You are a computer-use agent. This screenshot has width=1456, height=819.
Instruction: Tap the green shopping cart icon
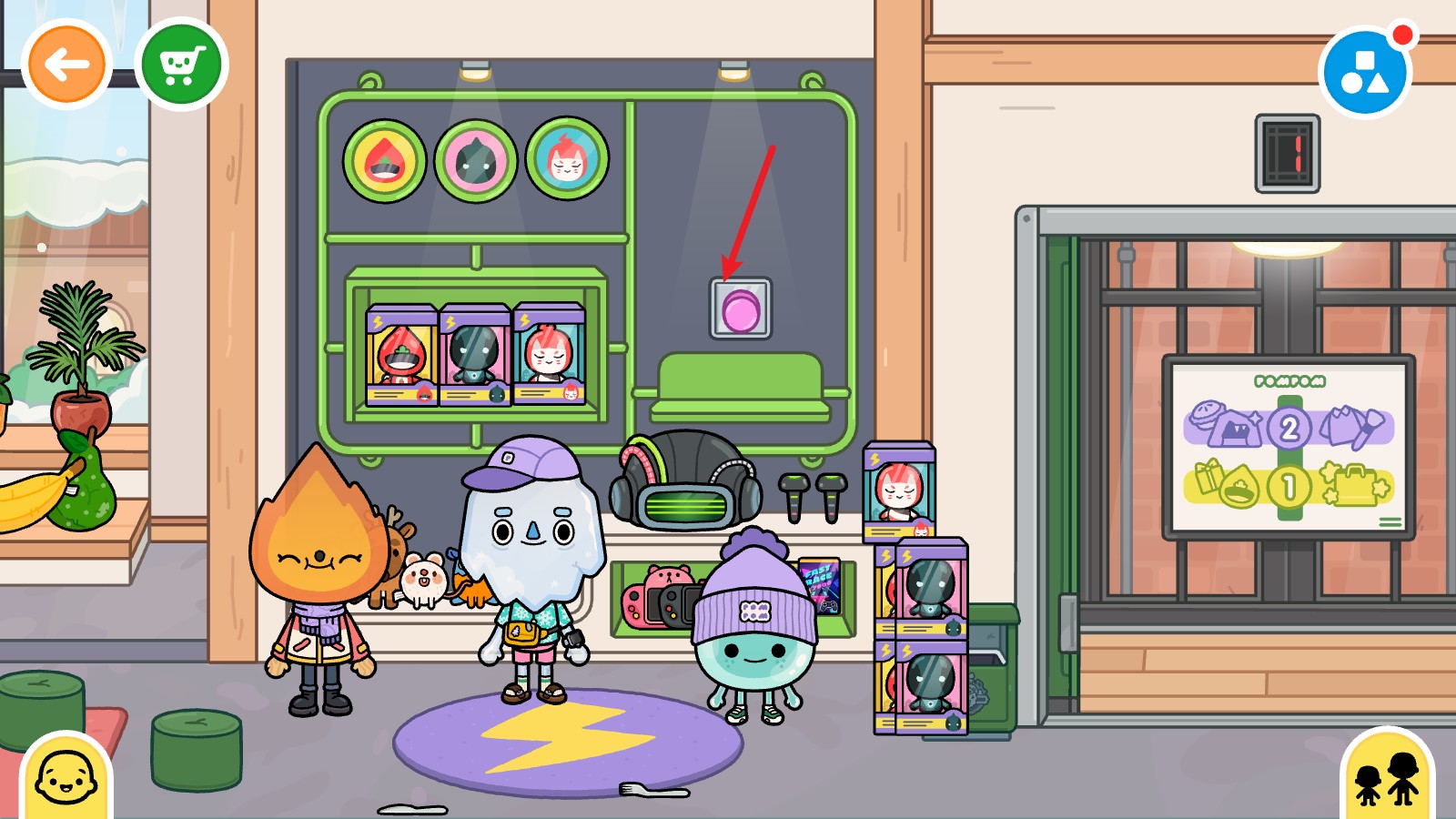pos(183,66)
